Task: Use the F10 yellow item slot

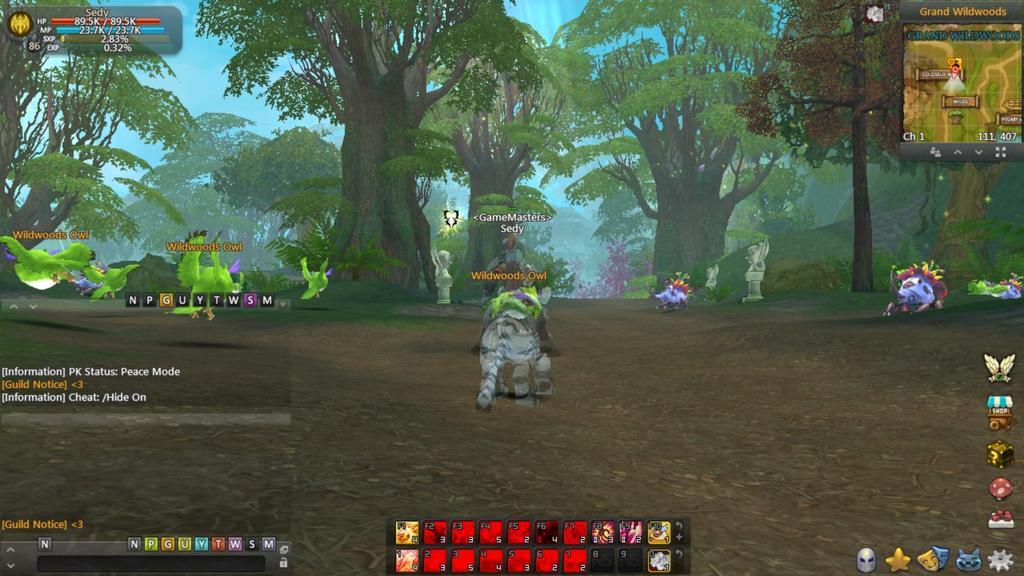Action: [x=658, y=532]
